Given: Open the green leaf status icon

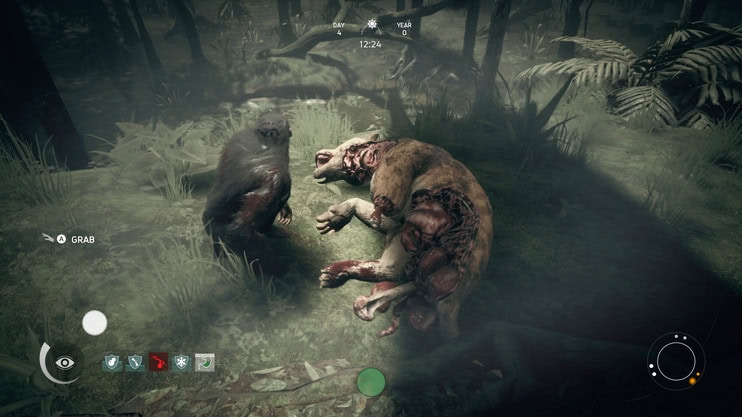Looking at the screenshot, I should 205,362.
